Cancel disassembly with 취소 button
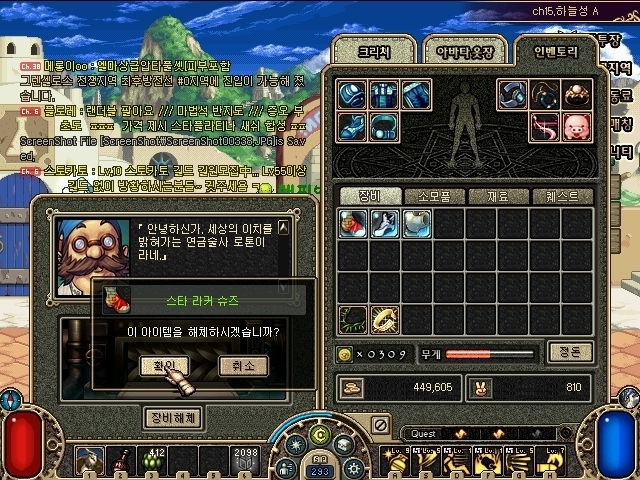 tap(243, 366)
